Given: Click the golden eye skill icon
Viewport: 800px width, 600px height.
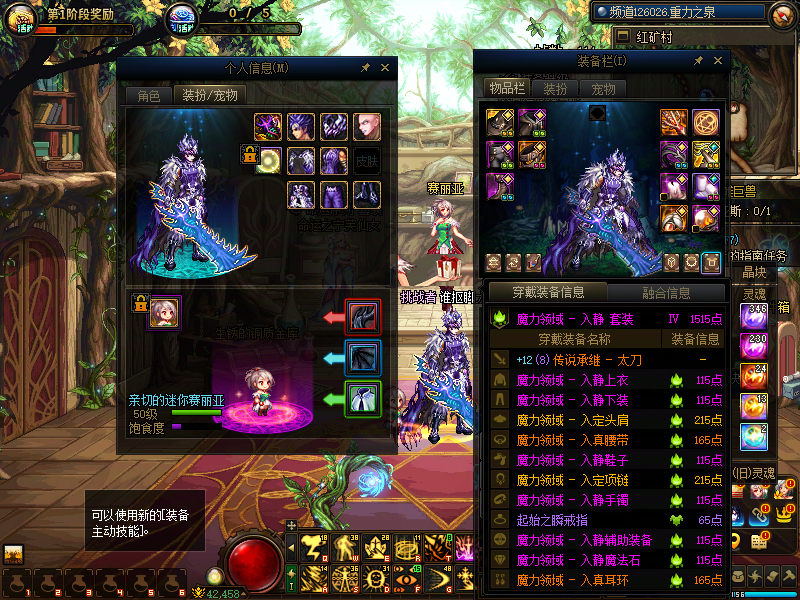Looking at the screenshot, I should 406,576.
